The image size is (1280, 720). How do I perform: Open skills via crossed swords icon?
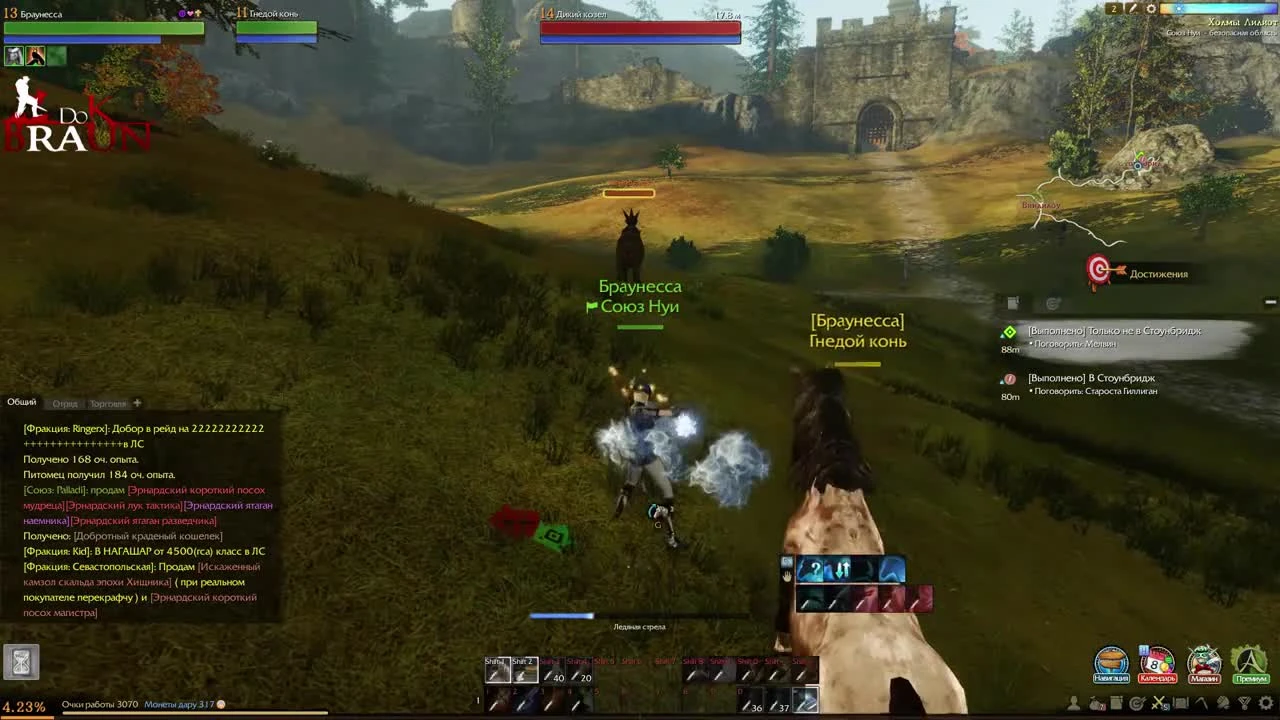click(1160, 704)
